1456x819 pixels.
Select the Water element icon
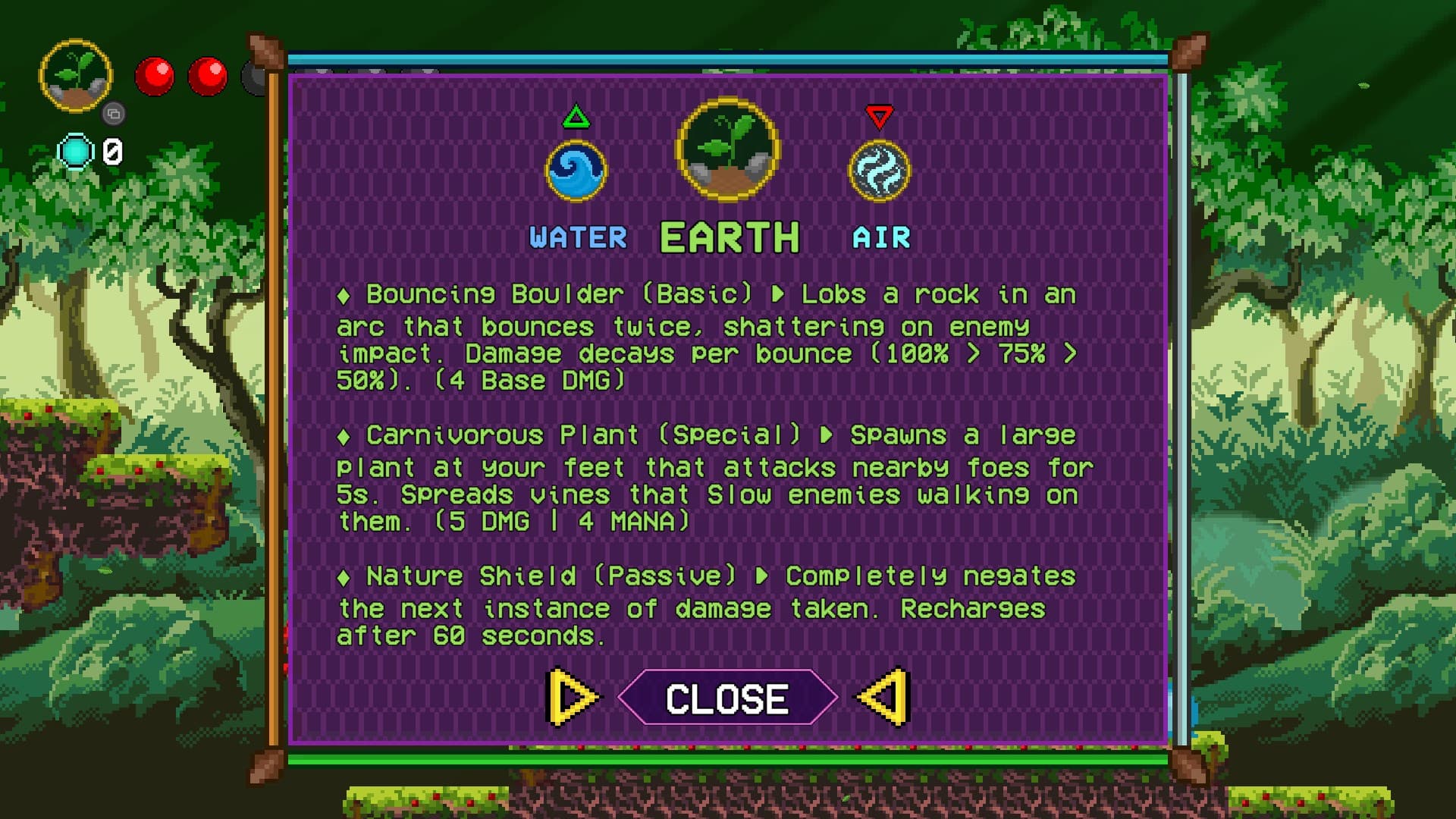pos(576,171)
